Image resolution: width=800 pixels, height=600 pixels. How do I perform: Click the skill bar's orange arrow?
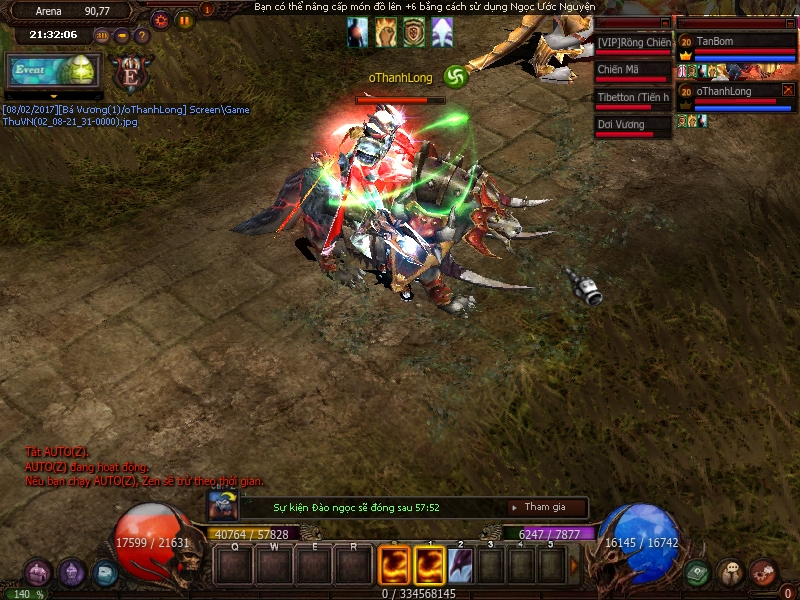pyautogui.click(x=574, y=566)
